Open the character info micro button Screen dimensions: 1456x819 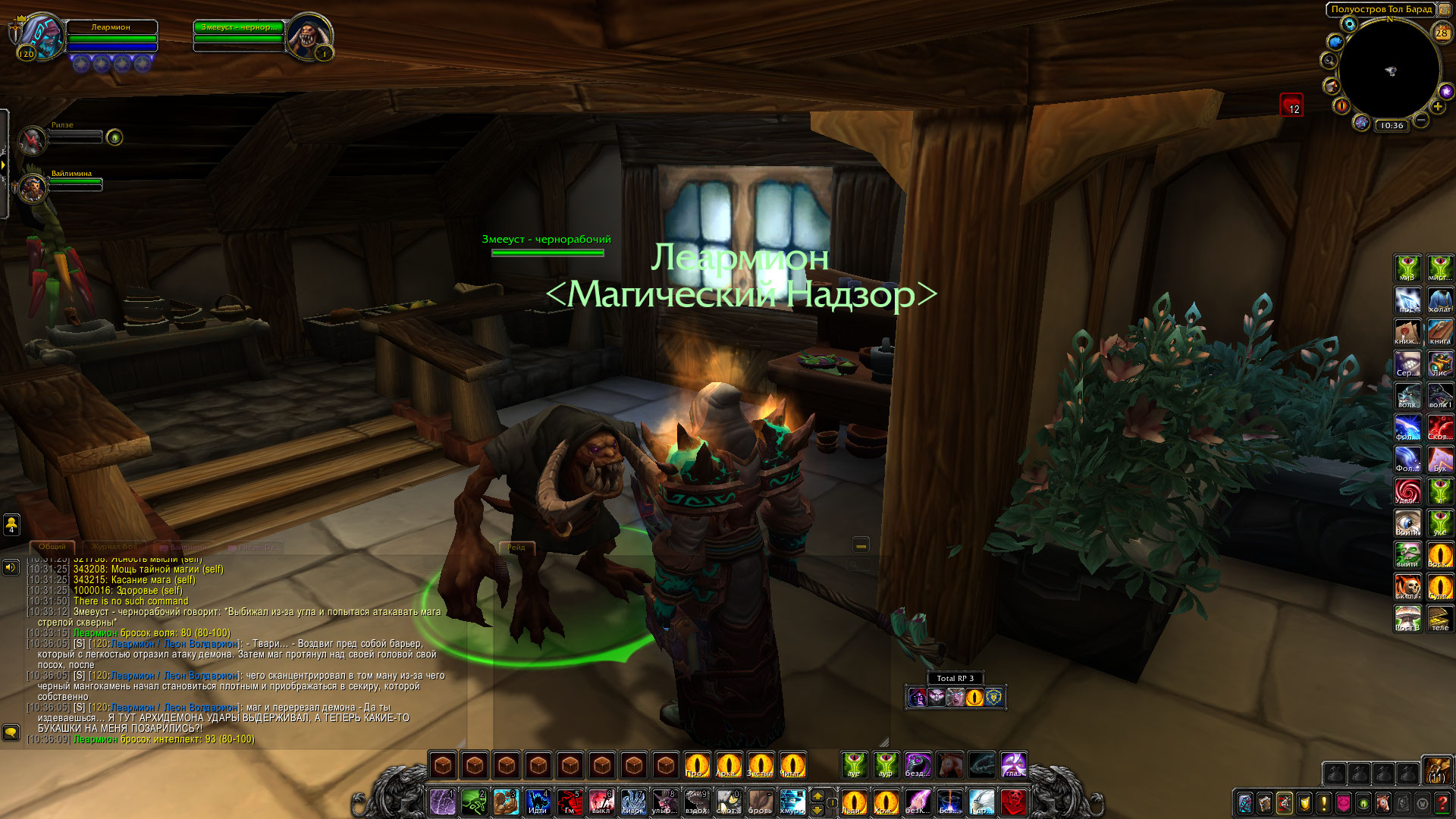click(x=1244, y=803)
